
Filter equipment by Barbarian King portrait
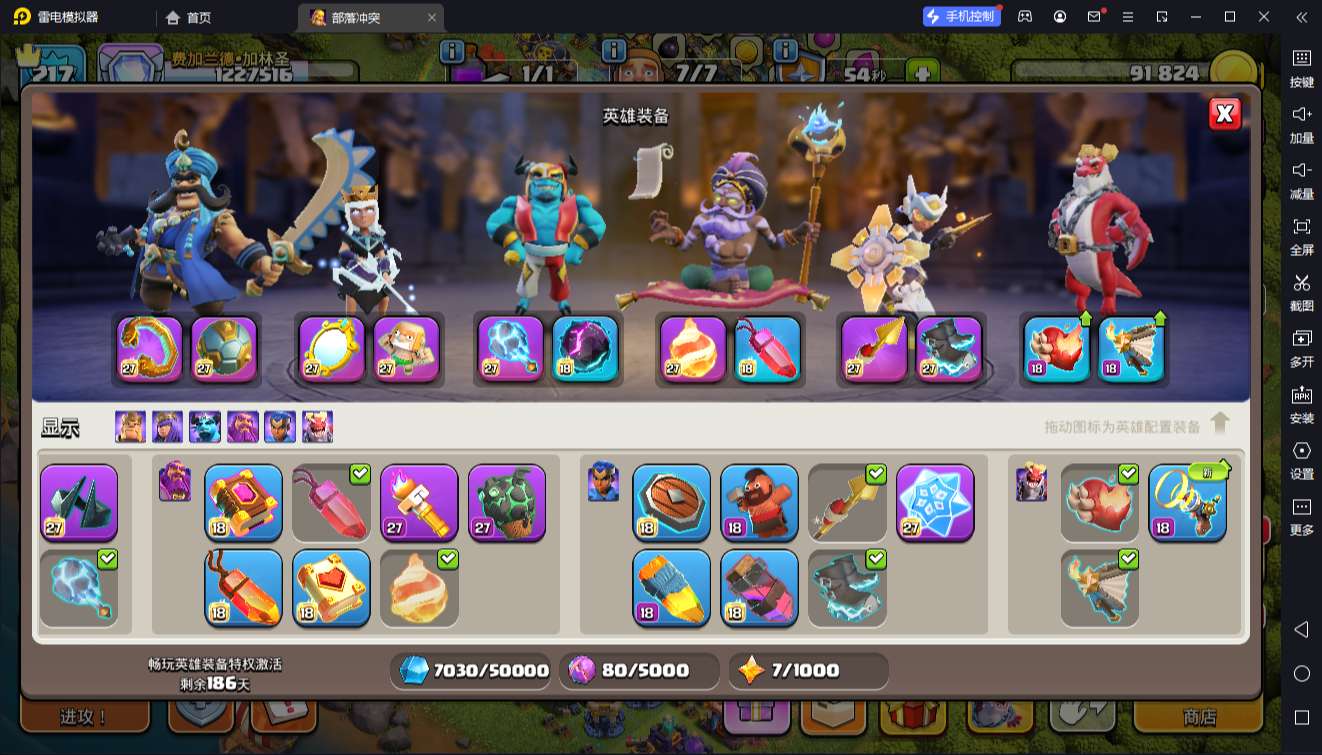point(130,427)
